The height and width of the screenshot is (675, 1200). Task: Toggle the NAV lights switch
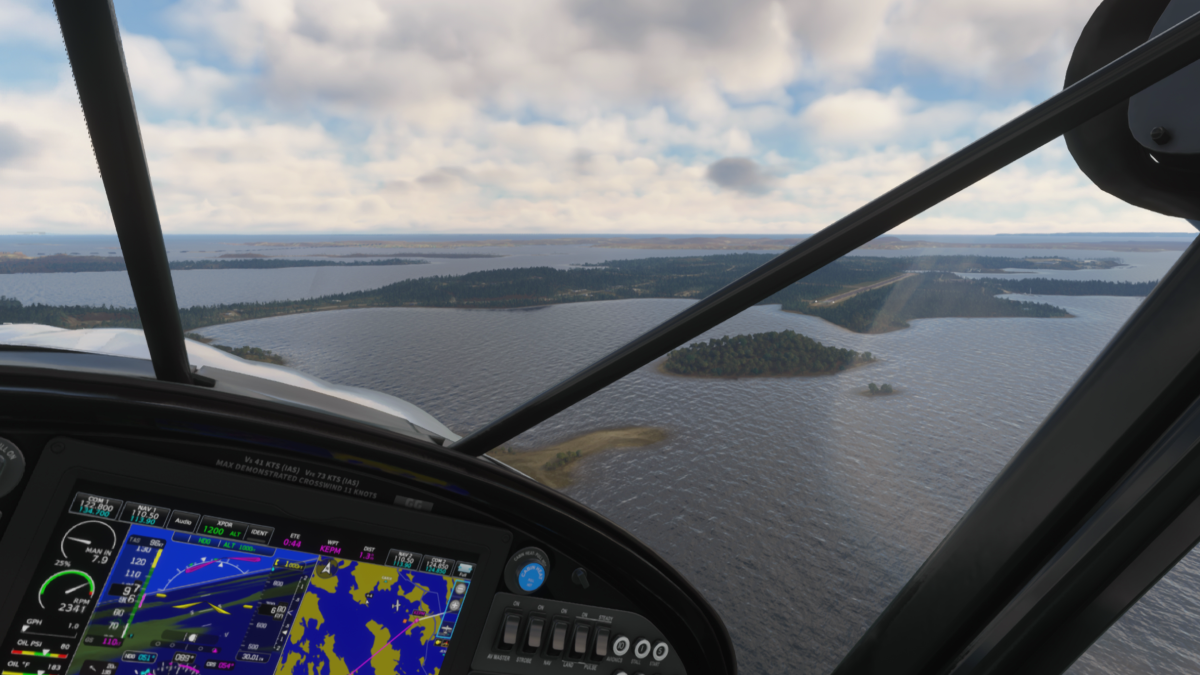557,637
